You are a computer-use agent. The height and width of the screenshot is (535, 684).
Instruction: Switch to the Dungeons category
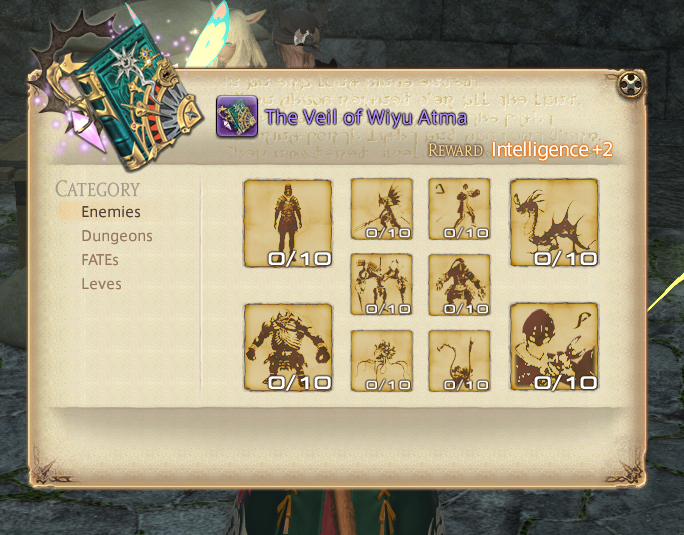click(x=117, y=236)
